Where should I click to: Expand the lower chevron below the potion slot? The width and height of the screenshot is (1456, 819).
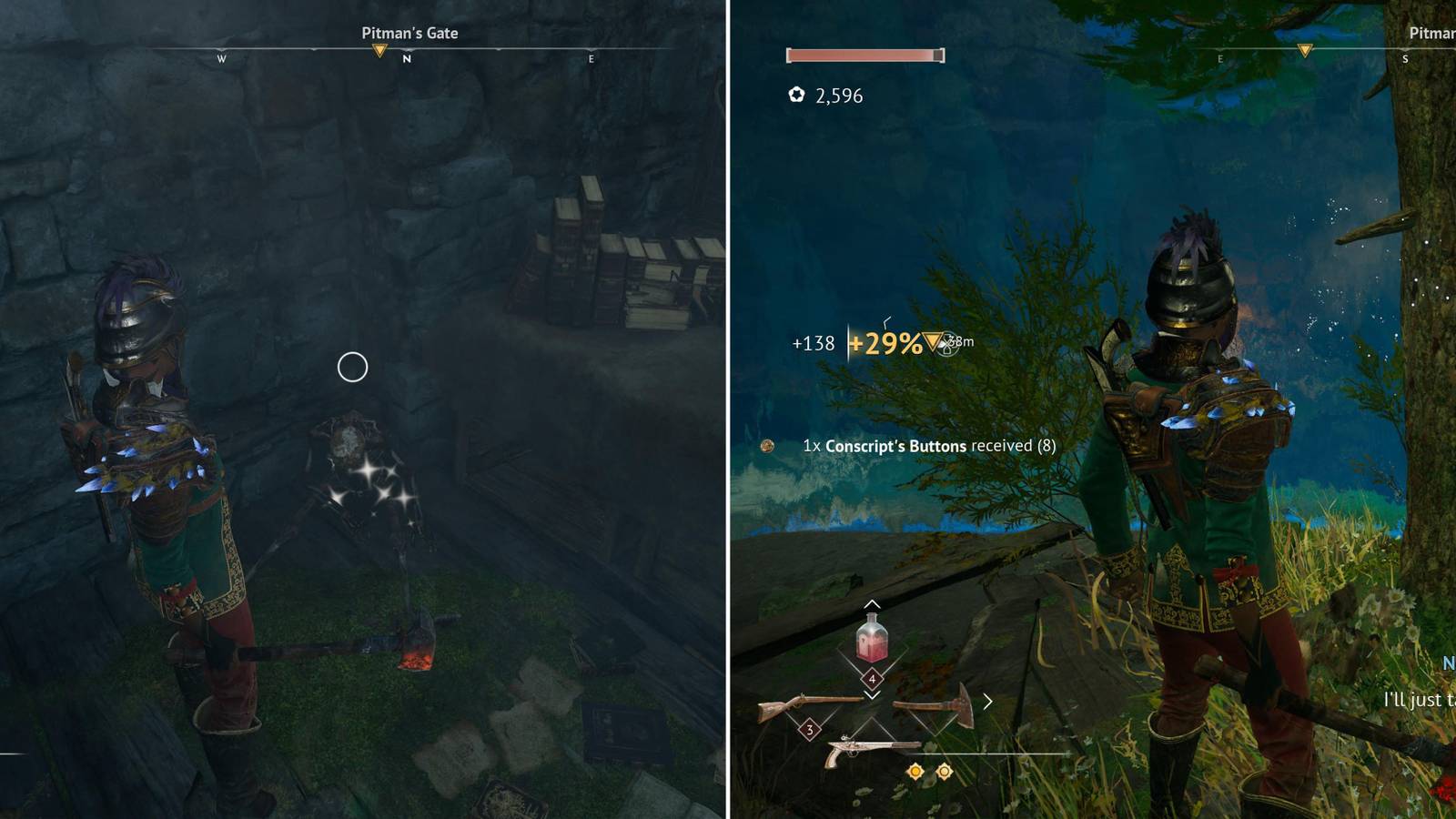coord(872,696)
